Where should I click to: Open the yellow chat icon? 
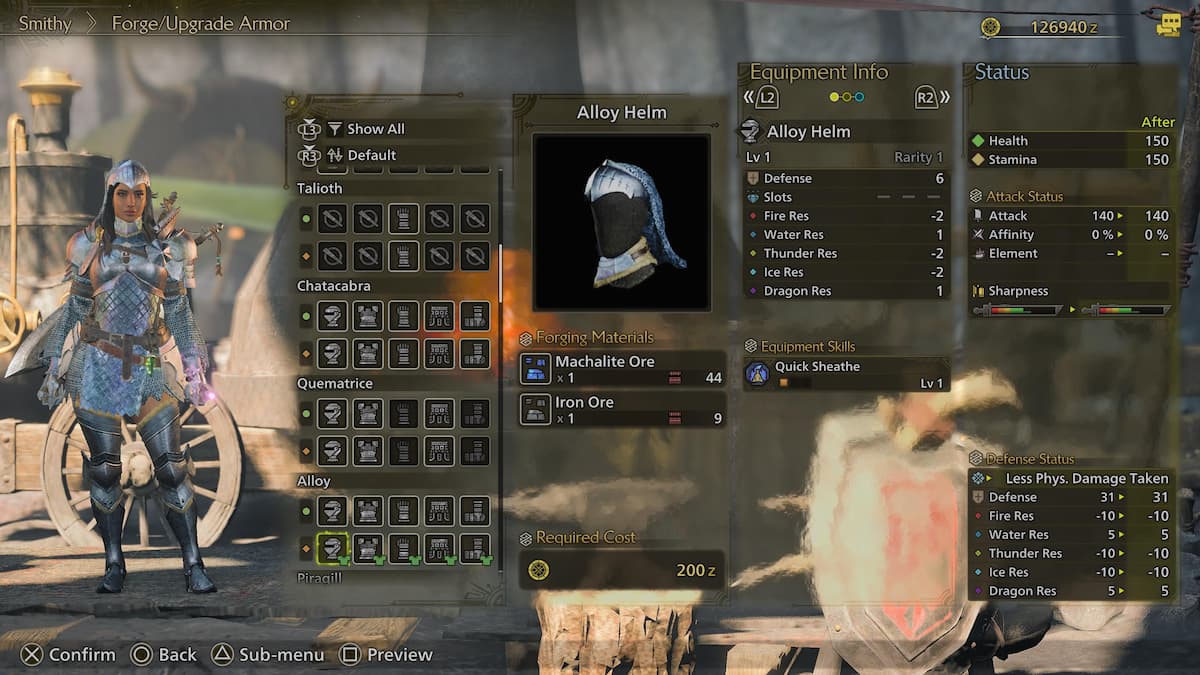[1168, 25]
